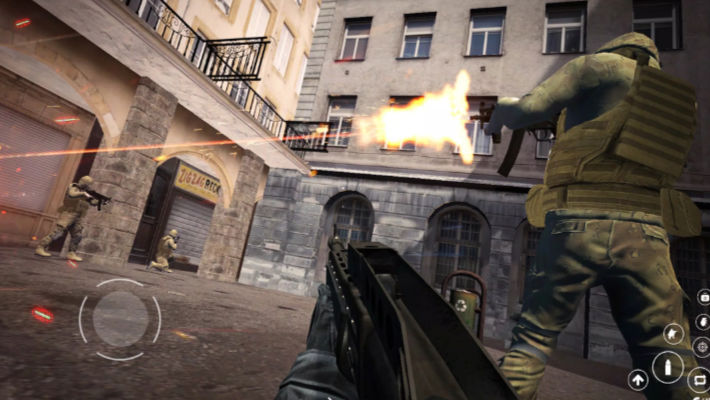Screen dimensions: 710x400
Task: Tap the rectangular icon button
Action: click(x=700, y=379)
